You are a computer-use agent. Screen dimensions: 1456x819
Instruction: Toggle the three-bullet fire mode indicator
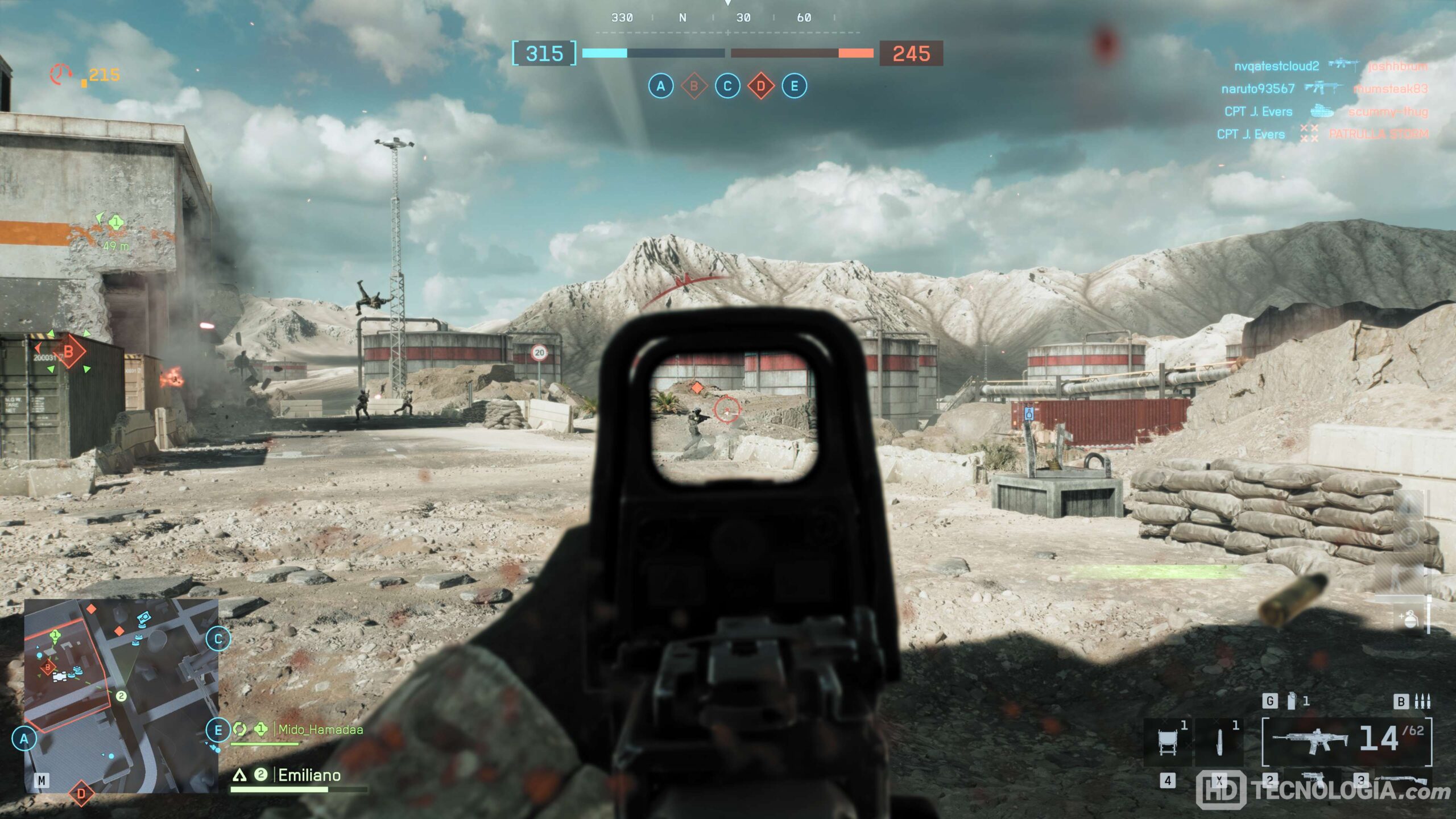tap(1422, 701)
